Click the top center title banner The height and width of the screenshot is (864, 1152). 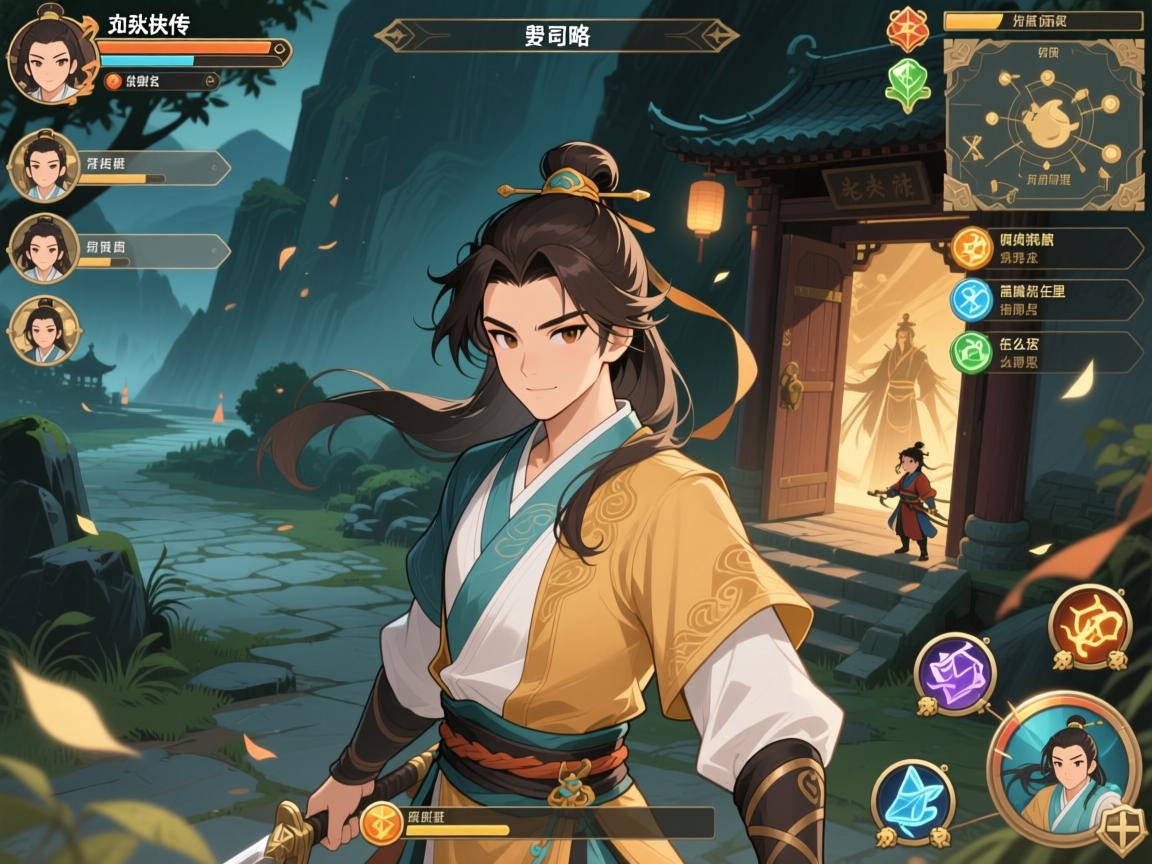tap(556, 36)
